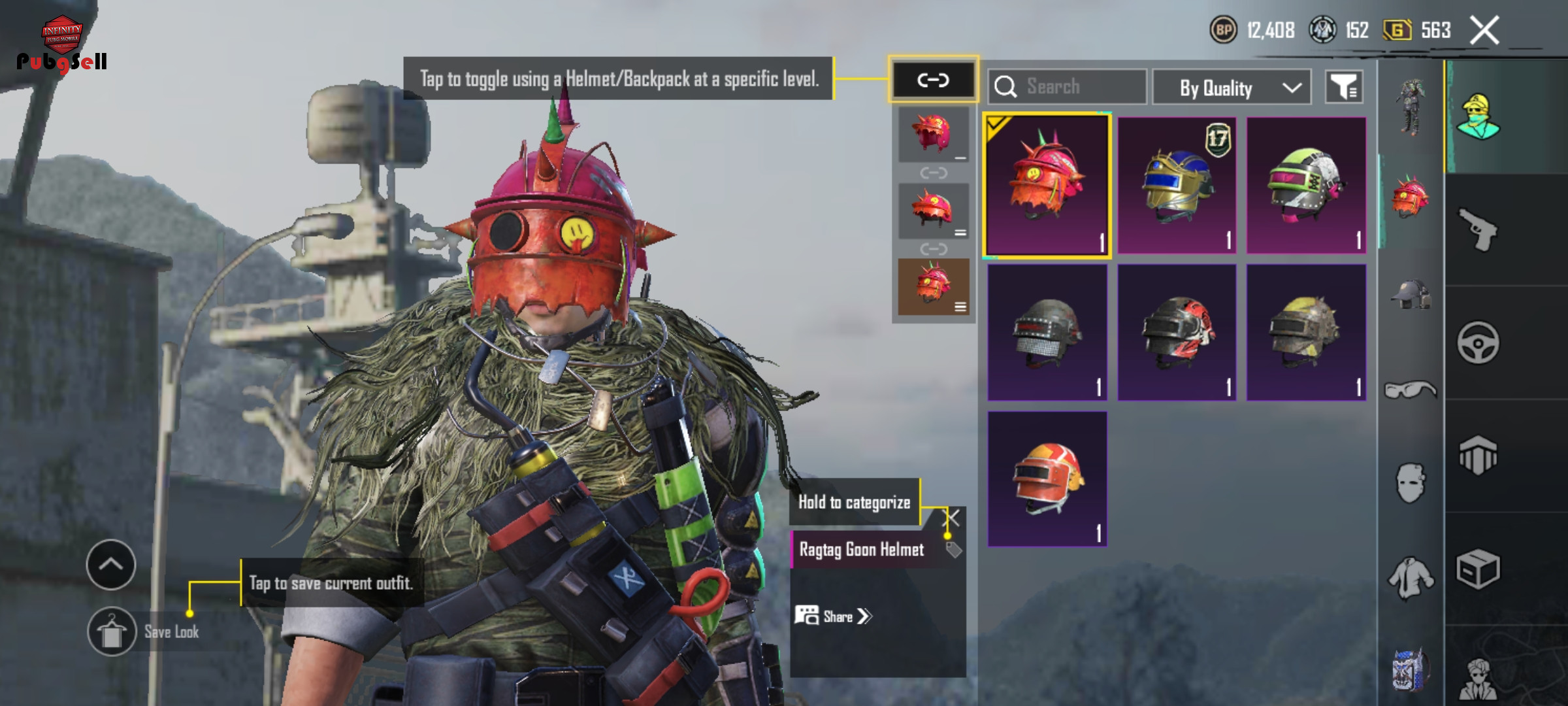Open the face mask category

click(x=1410, y=483)
